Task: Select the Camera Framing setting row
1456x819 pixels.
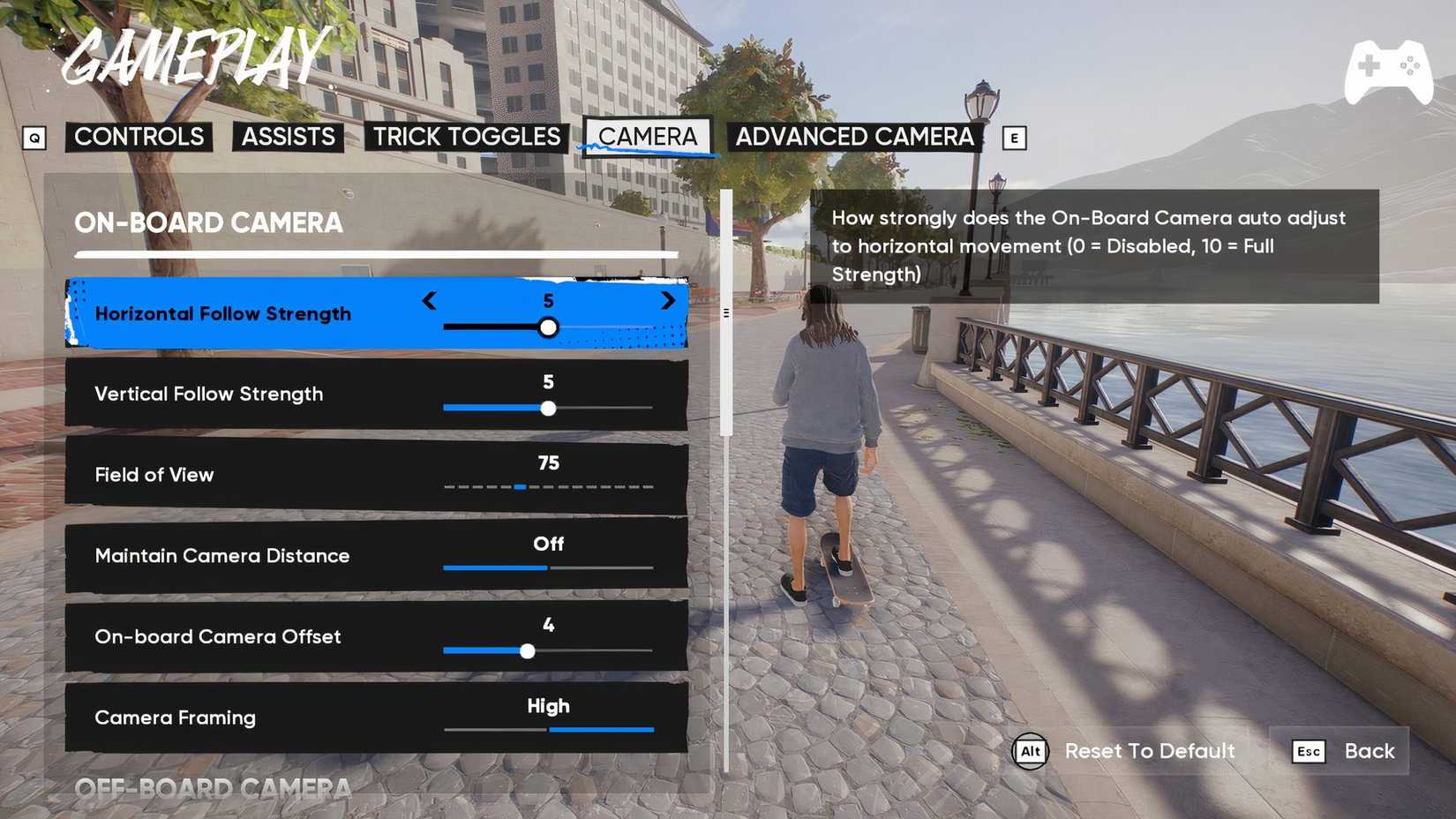Action: click(375, 717)
